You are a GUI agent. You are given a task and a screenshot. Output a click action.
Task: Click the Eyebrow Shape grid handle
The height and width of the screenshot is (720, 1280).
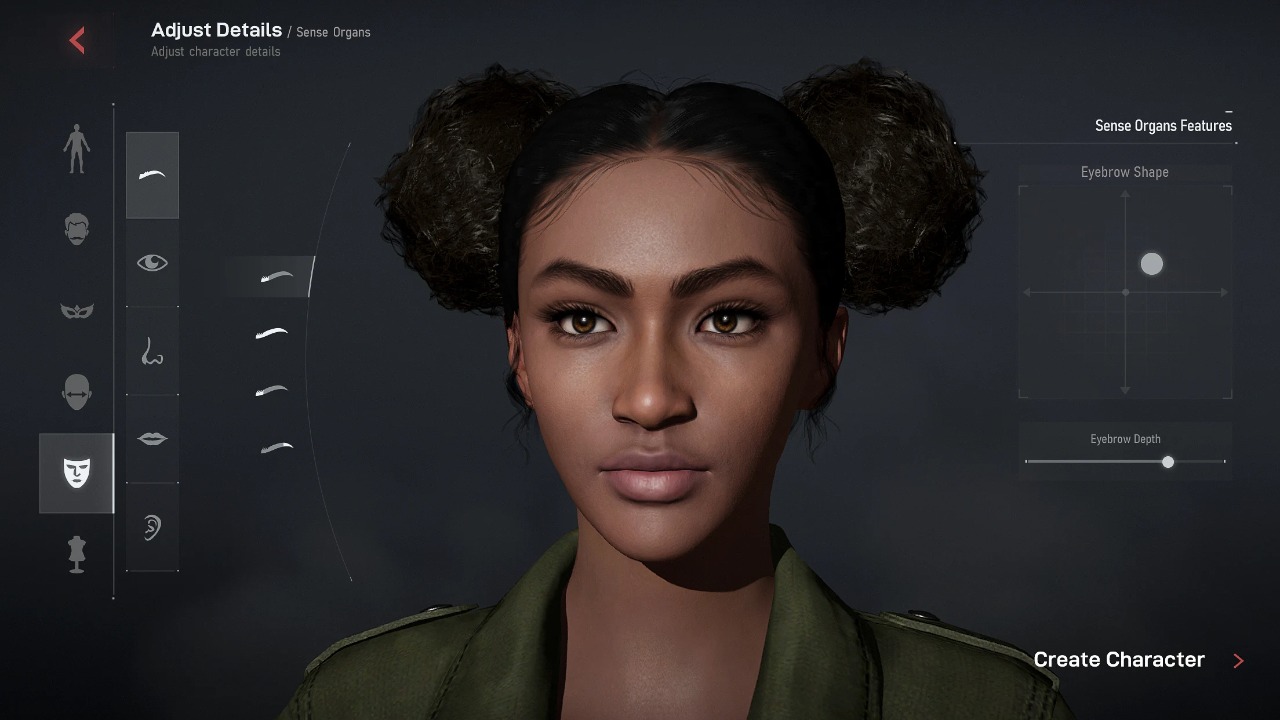click(1152, 264)
